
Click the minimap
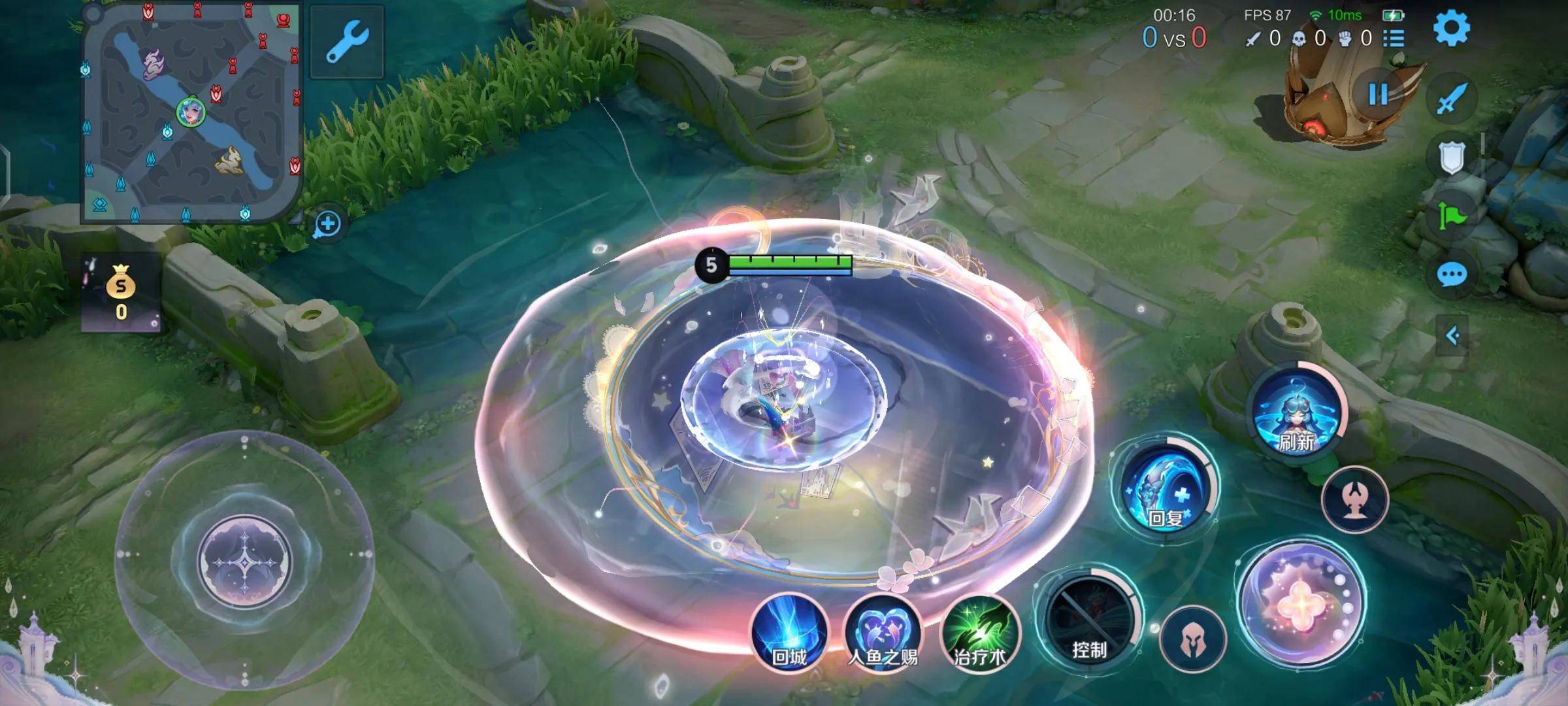coord(191,112)
